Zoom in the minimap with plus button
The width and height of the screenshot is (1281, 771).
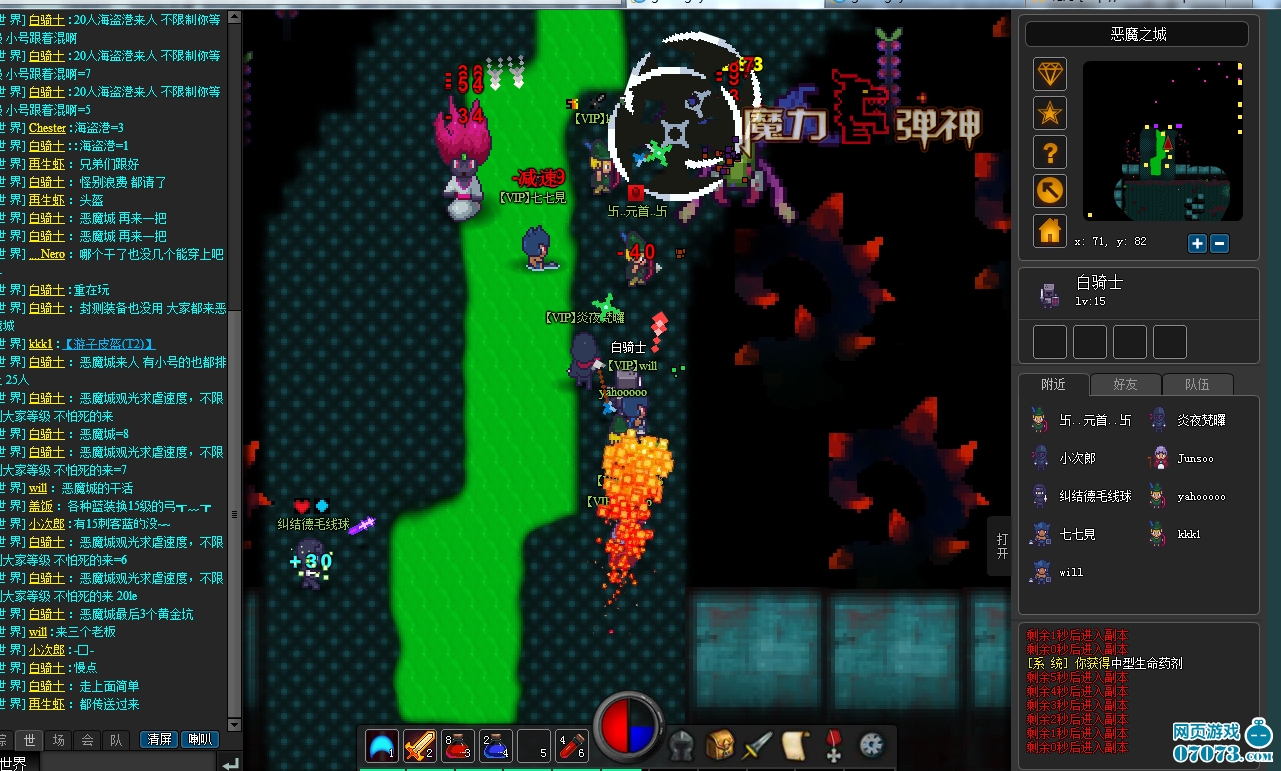pyautogui.click(x=1197, y=243)
